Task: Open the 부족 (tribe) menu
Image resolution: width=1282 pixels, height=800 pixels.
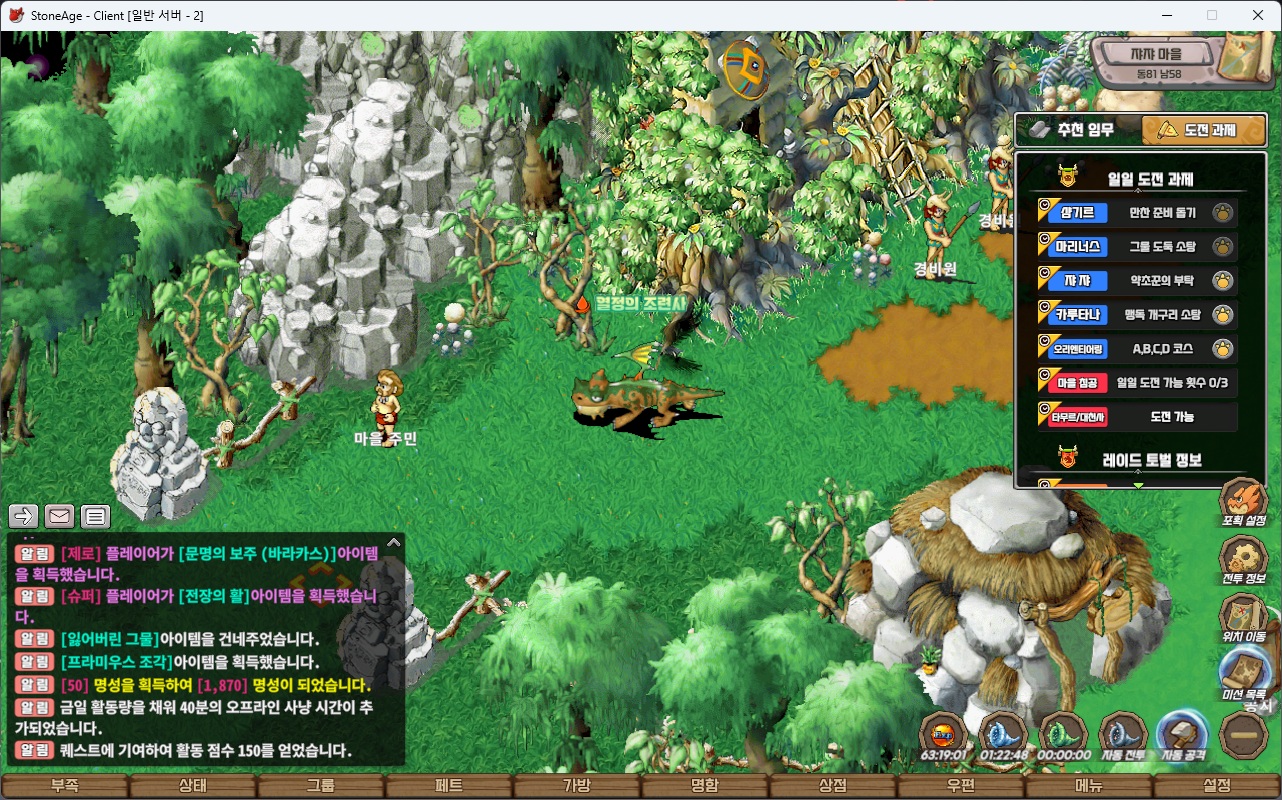Action: 65,786
